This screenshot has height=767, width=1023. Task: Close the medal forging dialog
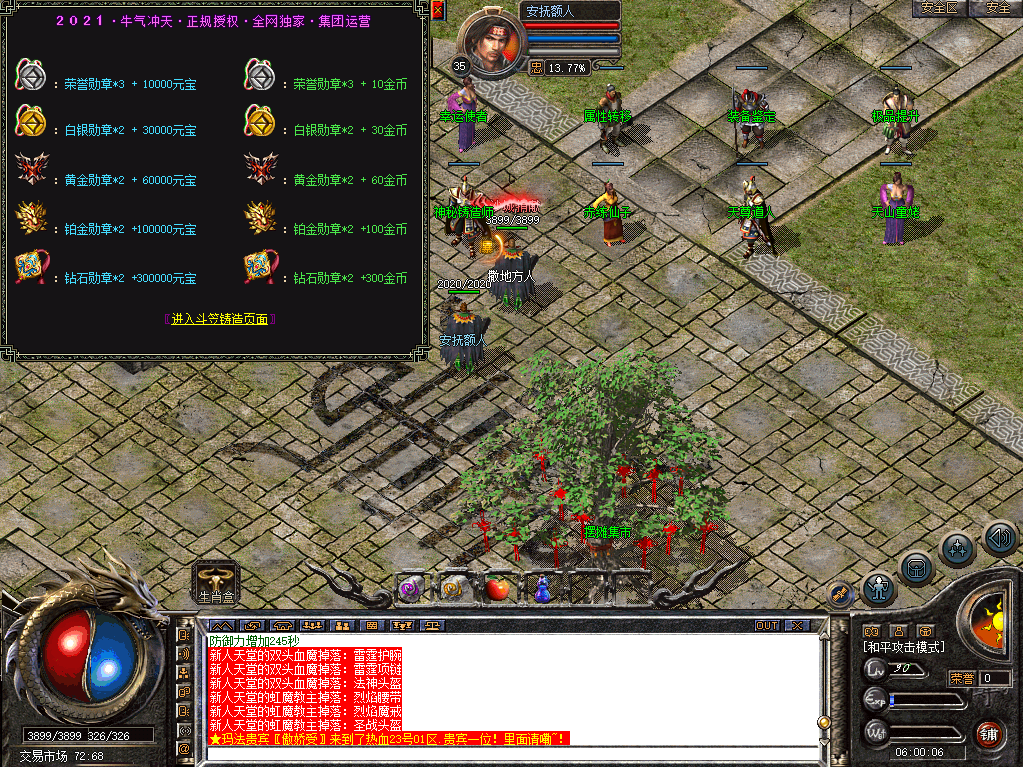coord(437,10)
